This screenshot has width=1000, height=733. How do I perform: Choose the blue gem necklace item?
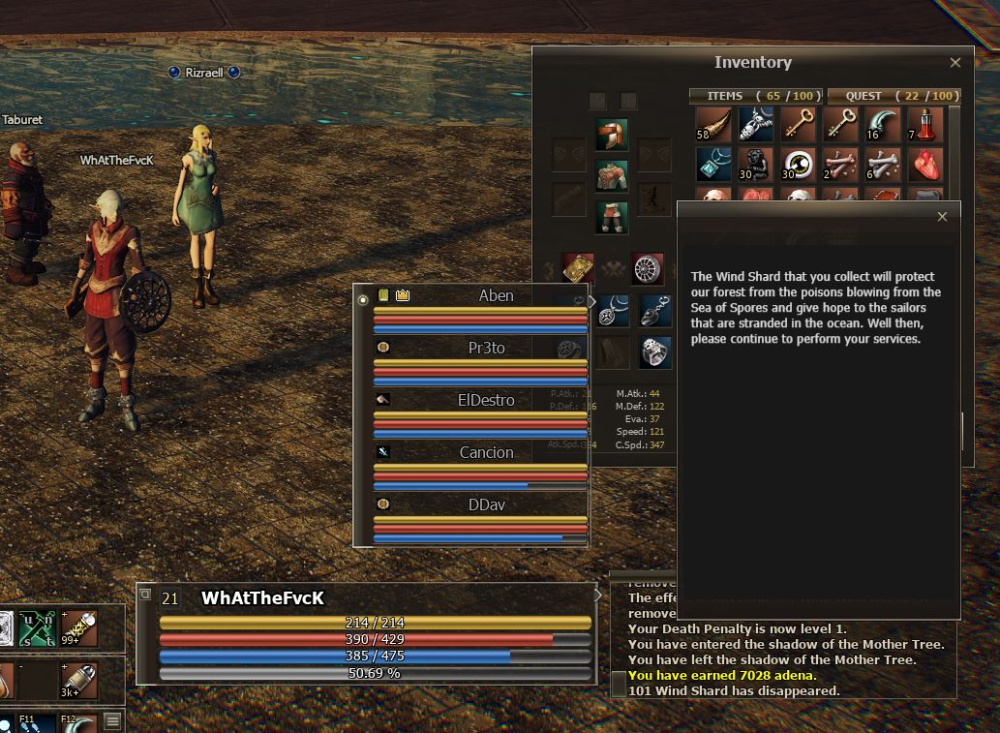tap(712, 164)
